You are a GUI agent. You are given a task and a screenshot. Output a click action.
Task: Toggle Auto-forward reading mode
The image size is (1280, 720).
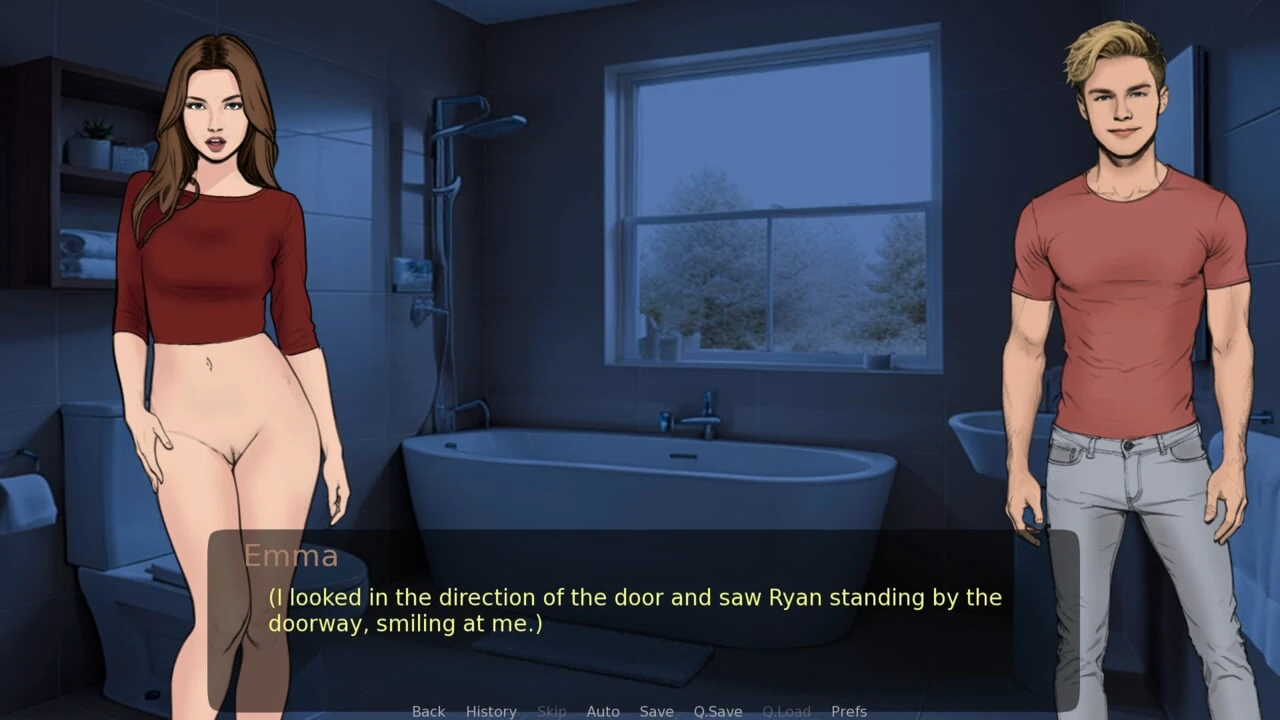coord(603,711)
